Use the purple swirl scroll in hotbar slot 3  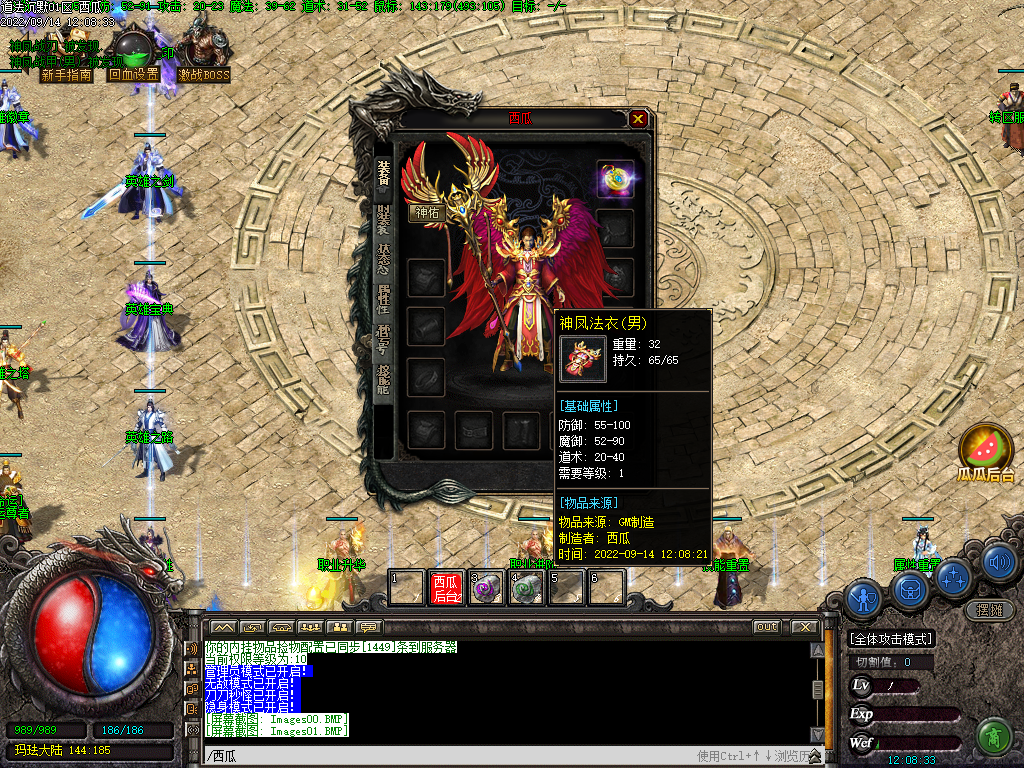pos(486,587)
